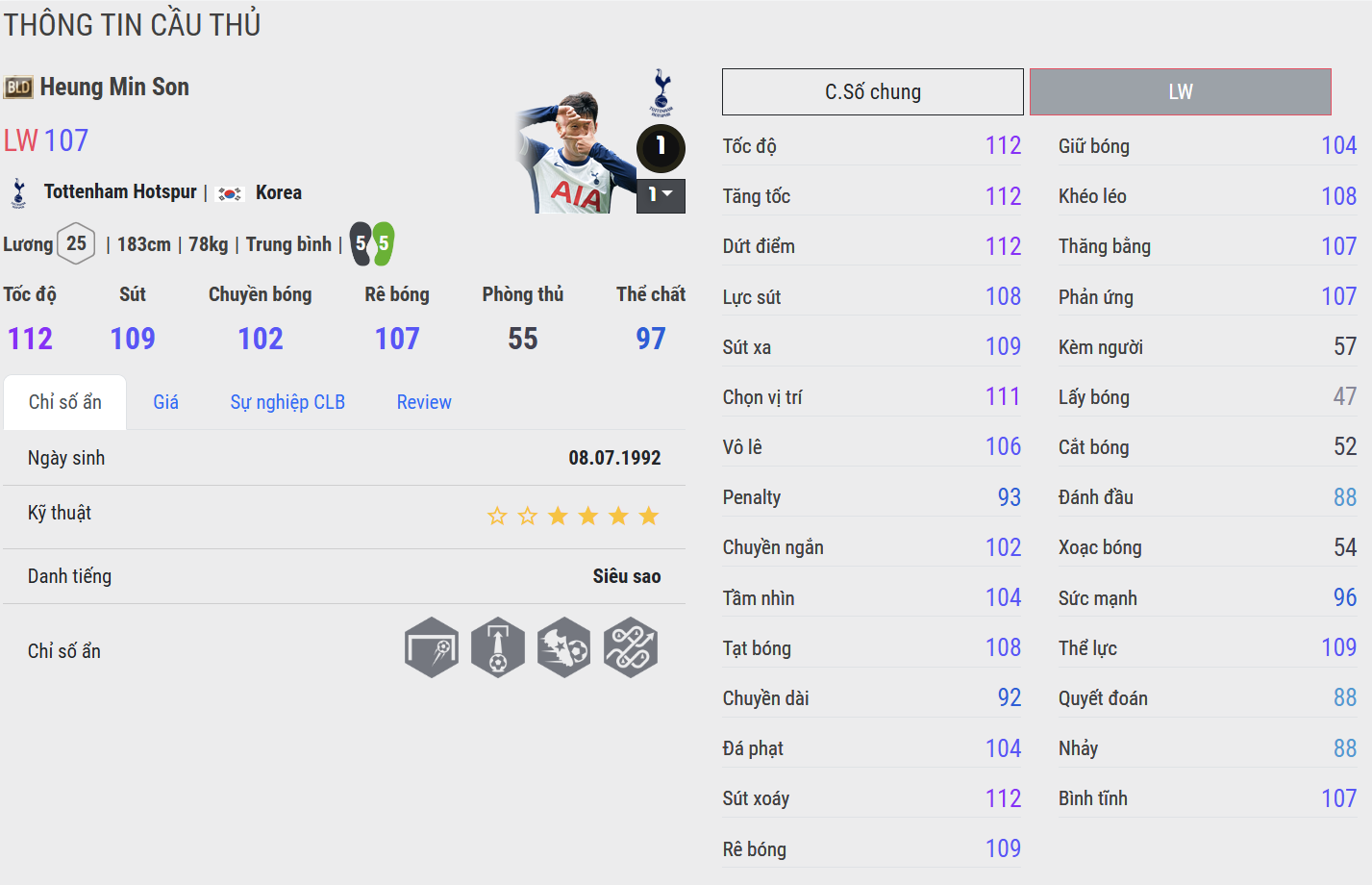Click the Tottenham Hotspur club name
This screenshot has width=1372, height=885.
(x=120, y=192)
